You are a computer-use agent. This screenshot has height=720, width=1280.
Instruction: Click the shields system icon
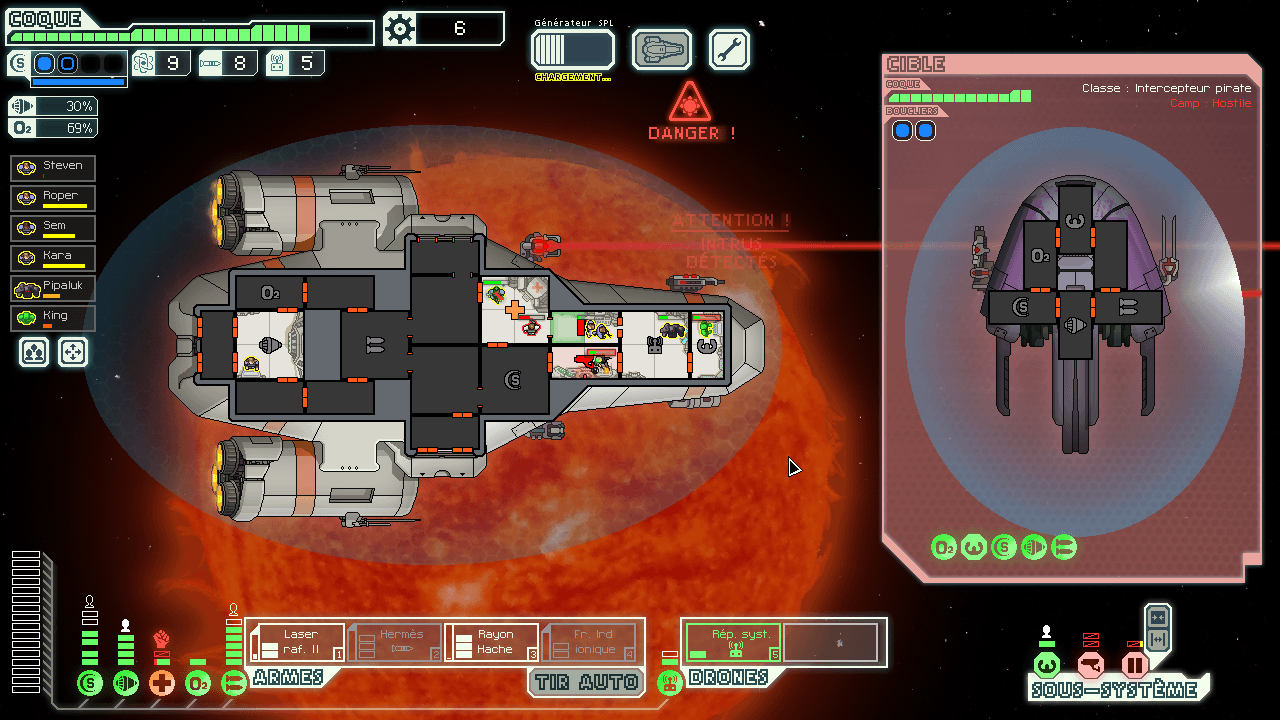[90, 684]
